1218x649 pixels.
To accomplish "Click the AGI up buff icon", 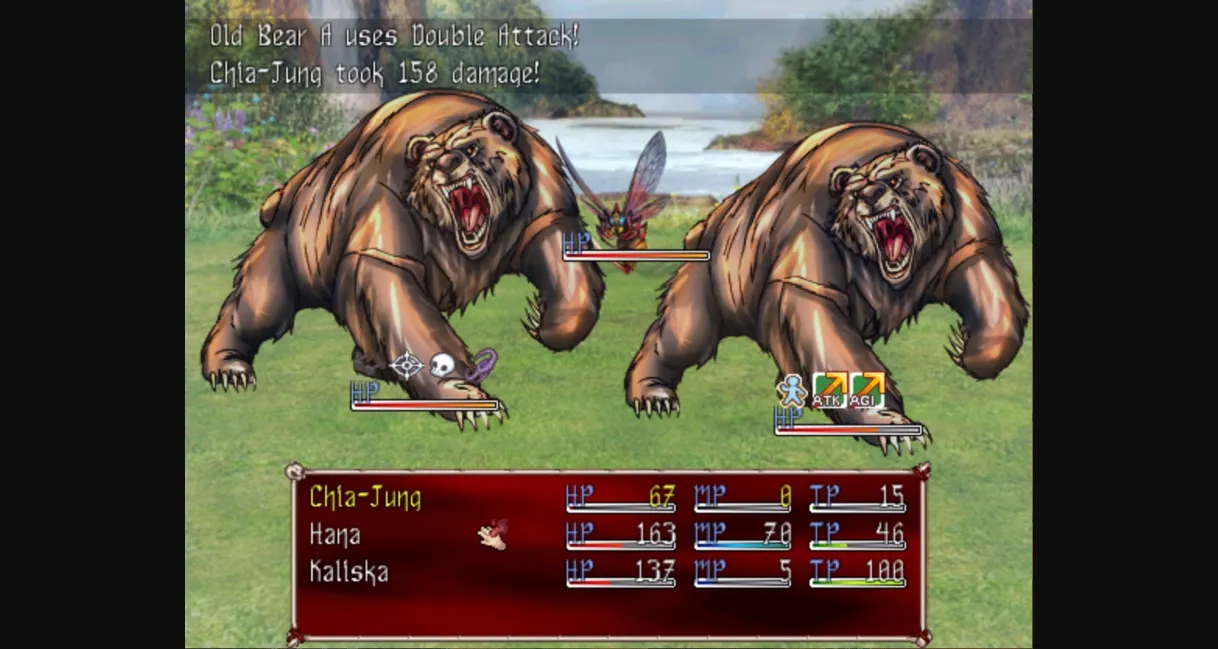I will click(x=867, y=390).
